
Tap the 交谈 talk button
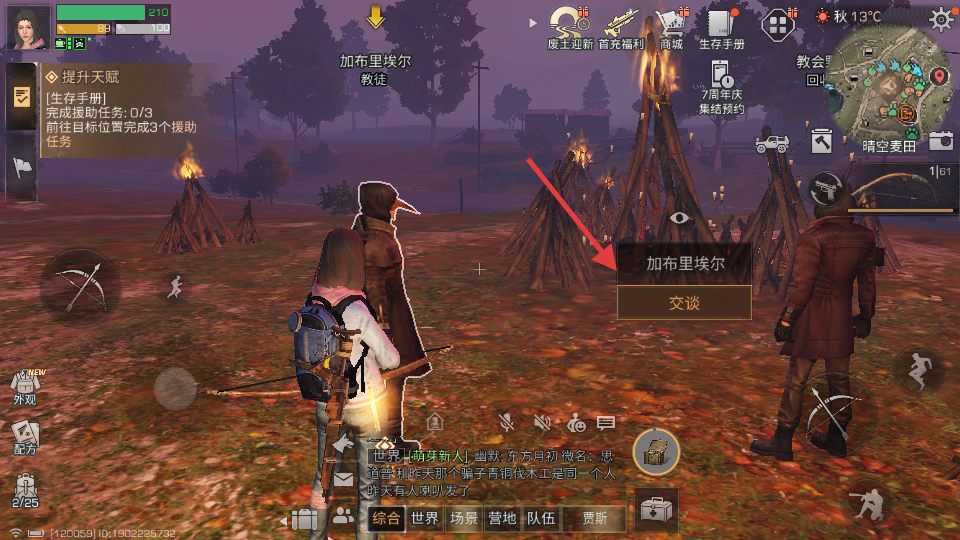(684, 302)
